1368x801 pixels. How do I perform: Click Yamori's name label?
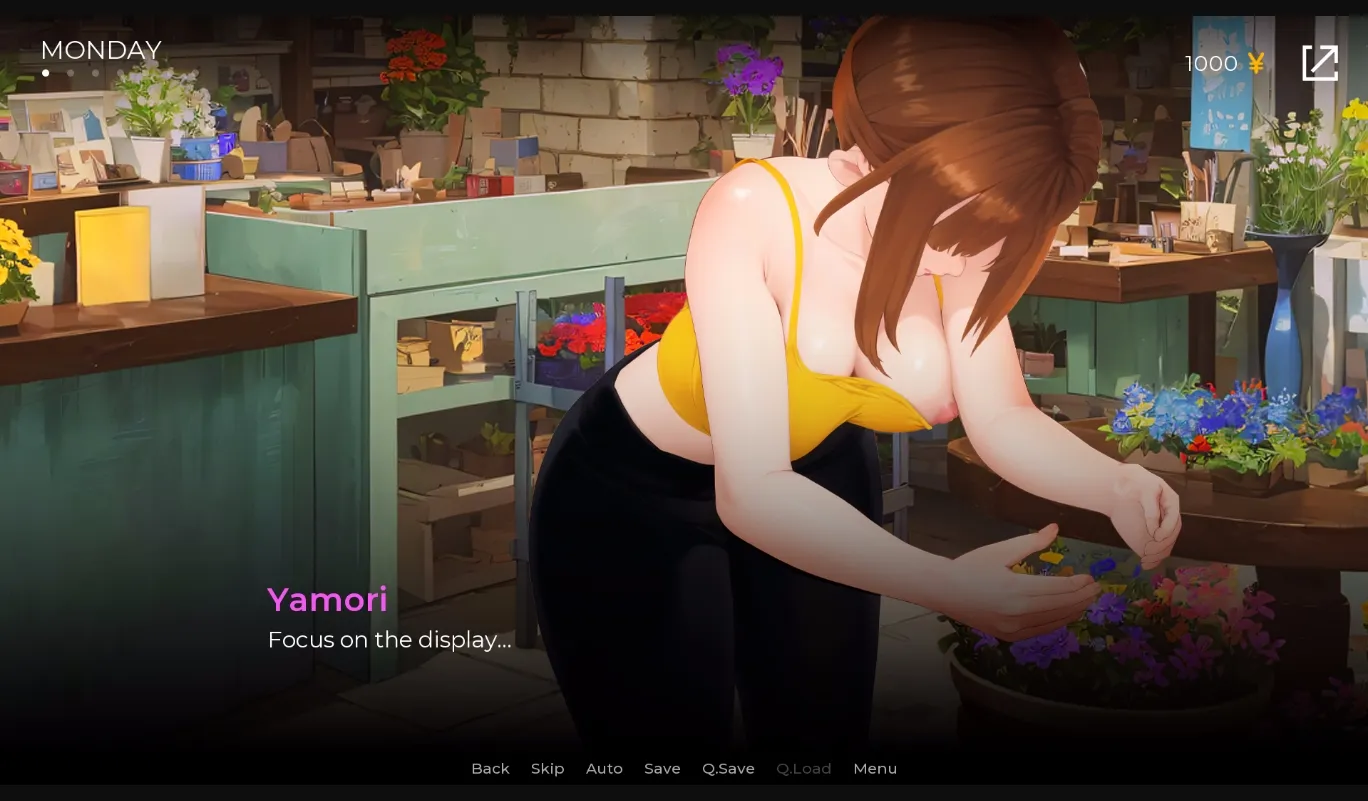[327, 600]
